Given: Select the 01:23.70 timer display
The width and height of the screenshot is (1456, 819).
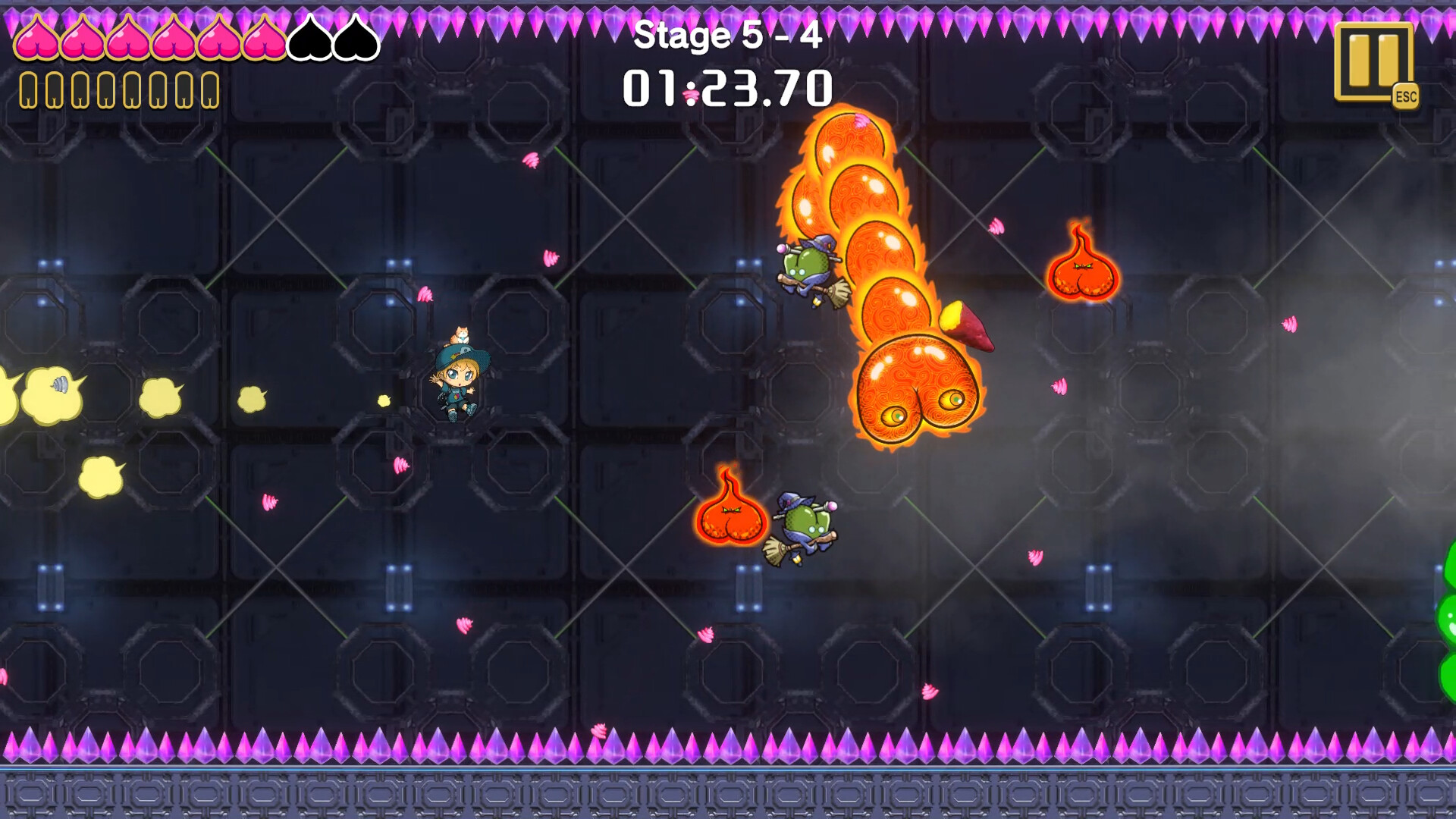Looking at the screenshot, I should pyautogui.click(x=726, y=87).
